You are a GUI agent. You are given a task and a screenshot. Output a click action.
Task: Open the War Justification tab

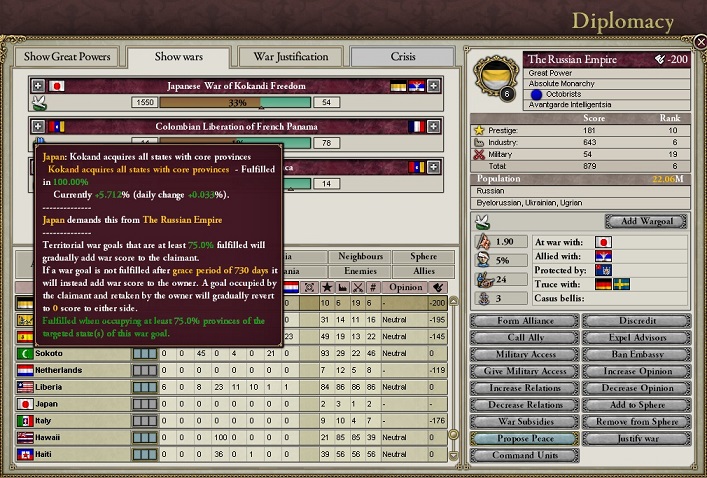coord(290,57)
